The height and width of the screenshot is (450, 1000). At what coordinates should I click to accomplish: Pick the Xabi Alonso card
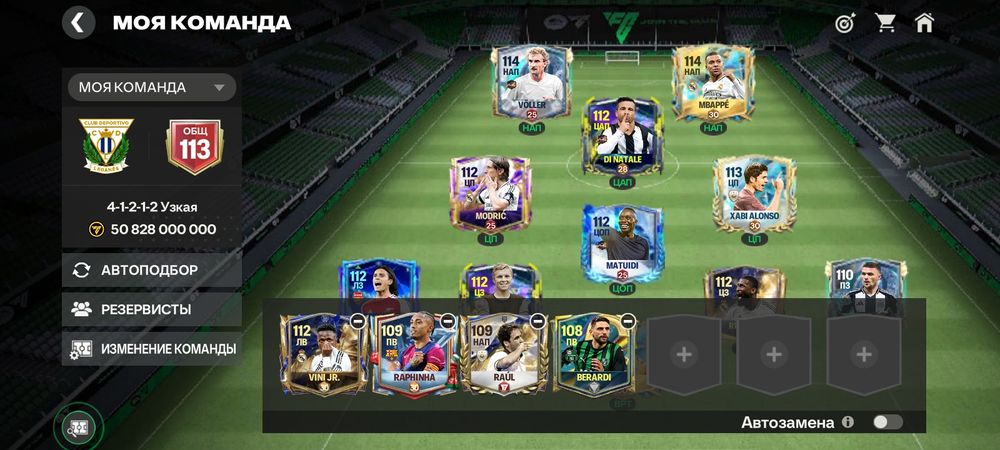754,193
